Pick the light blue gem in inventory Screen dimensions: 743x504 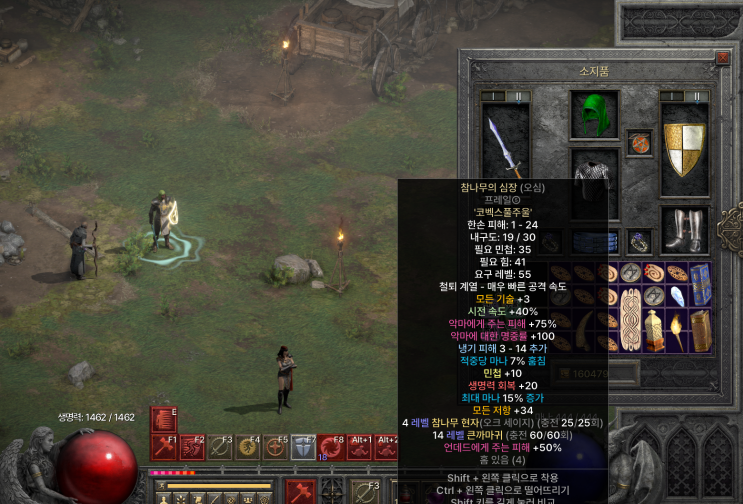click(x=676, y=295)
